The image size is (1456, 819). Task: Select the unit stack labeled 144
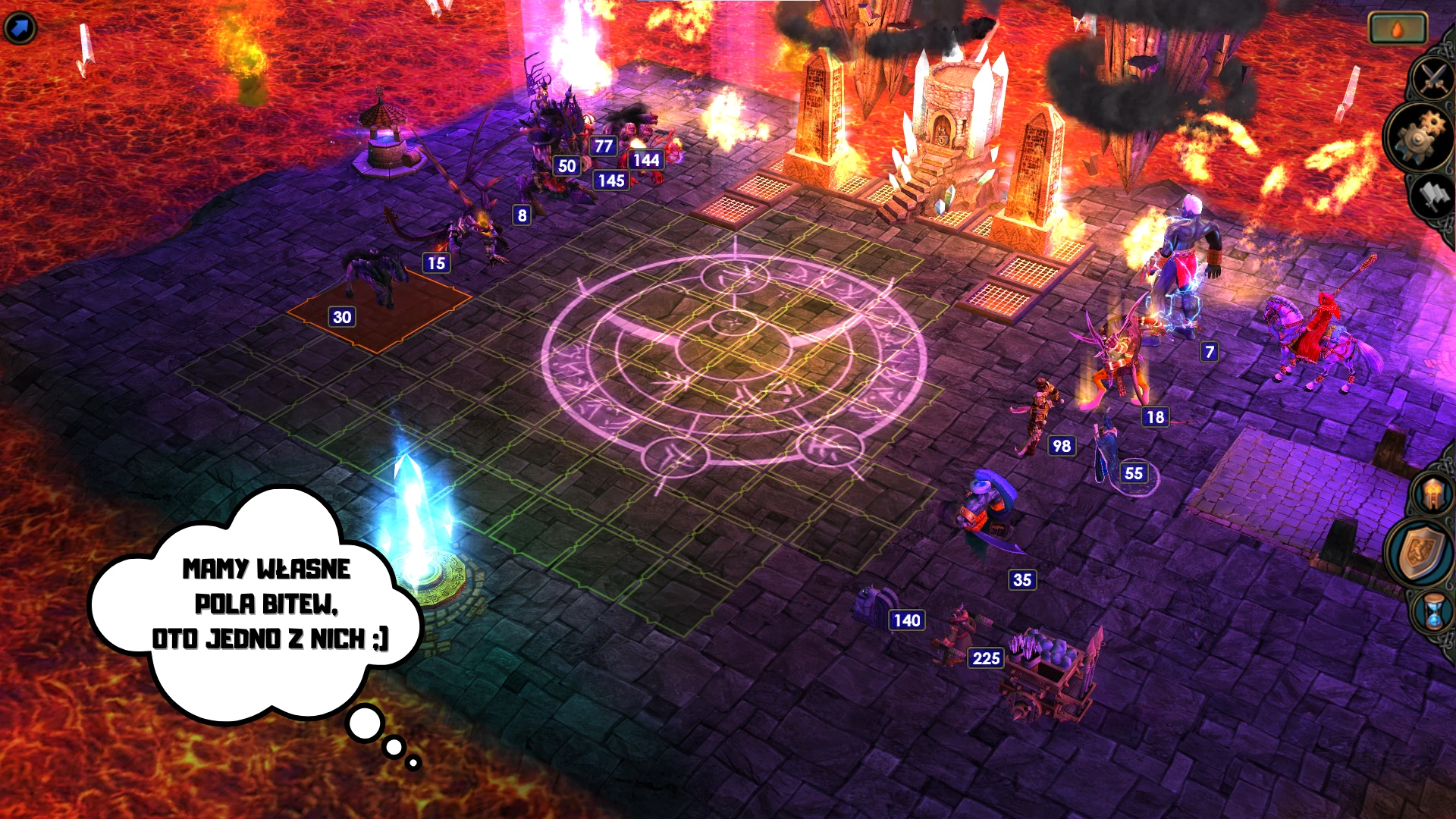click(x=645, y=161)
